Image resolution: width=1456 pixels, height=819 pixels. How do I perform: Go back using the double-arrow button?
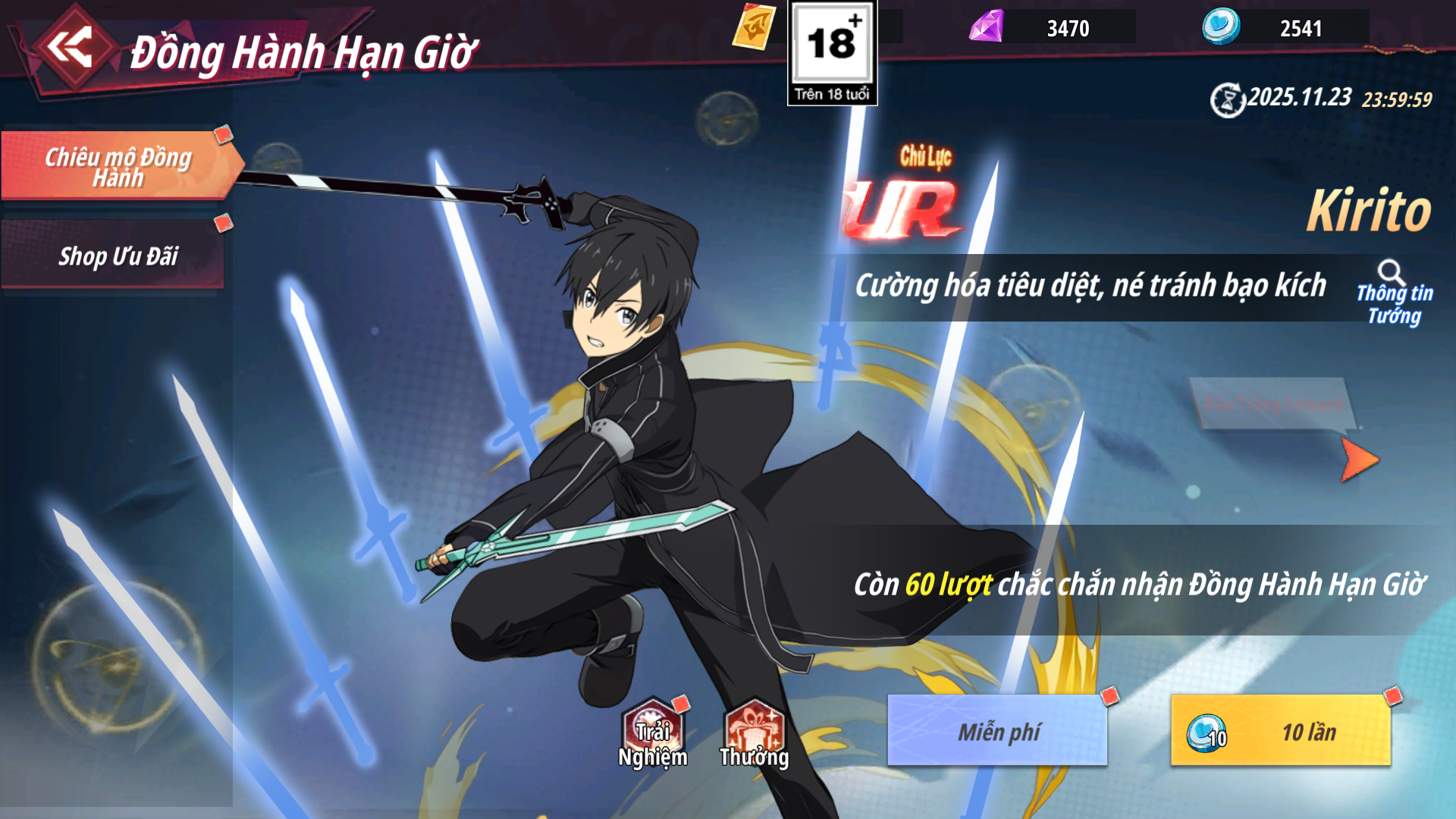70,49
